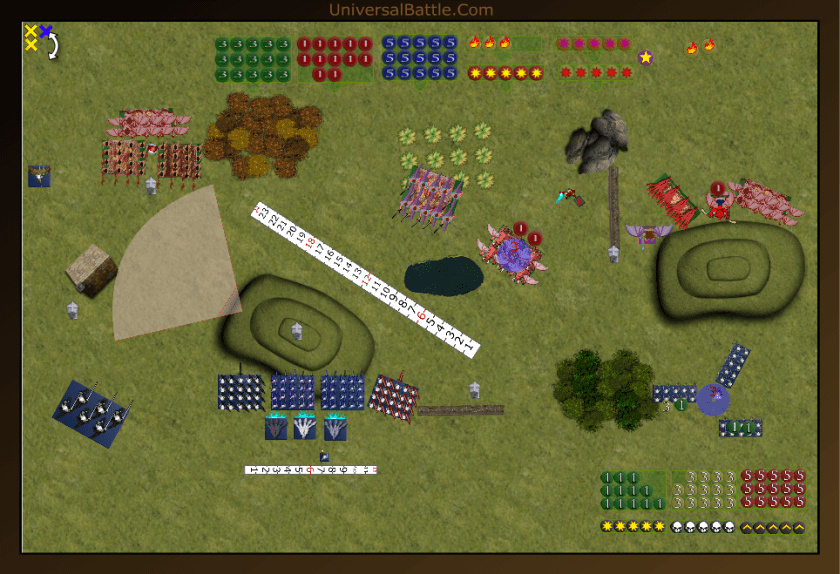This screenshot has height=574, width=840.
Task: Select the top tray of green 3 counters
Action: click(252, 59)
